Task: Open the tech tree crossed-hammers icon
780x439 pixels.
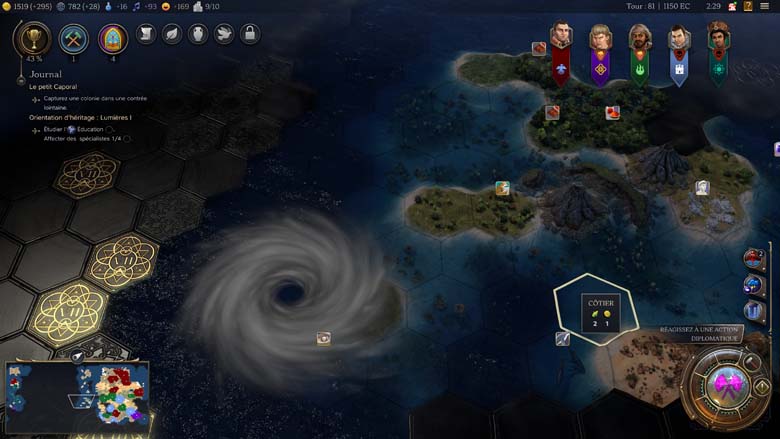Action: 74,38
